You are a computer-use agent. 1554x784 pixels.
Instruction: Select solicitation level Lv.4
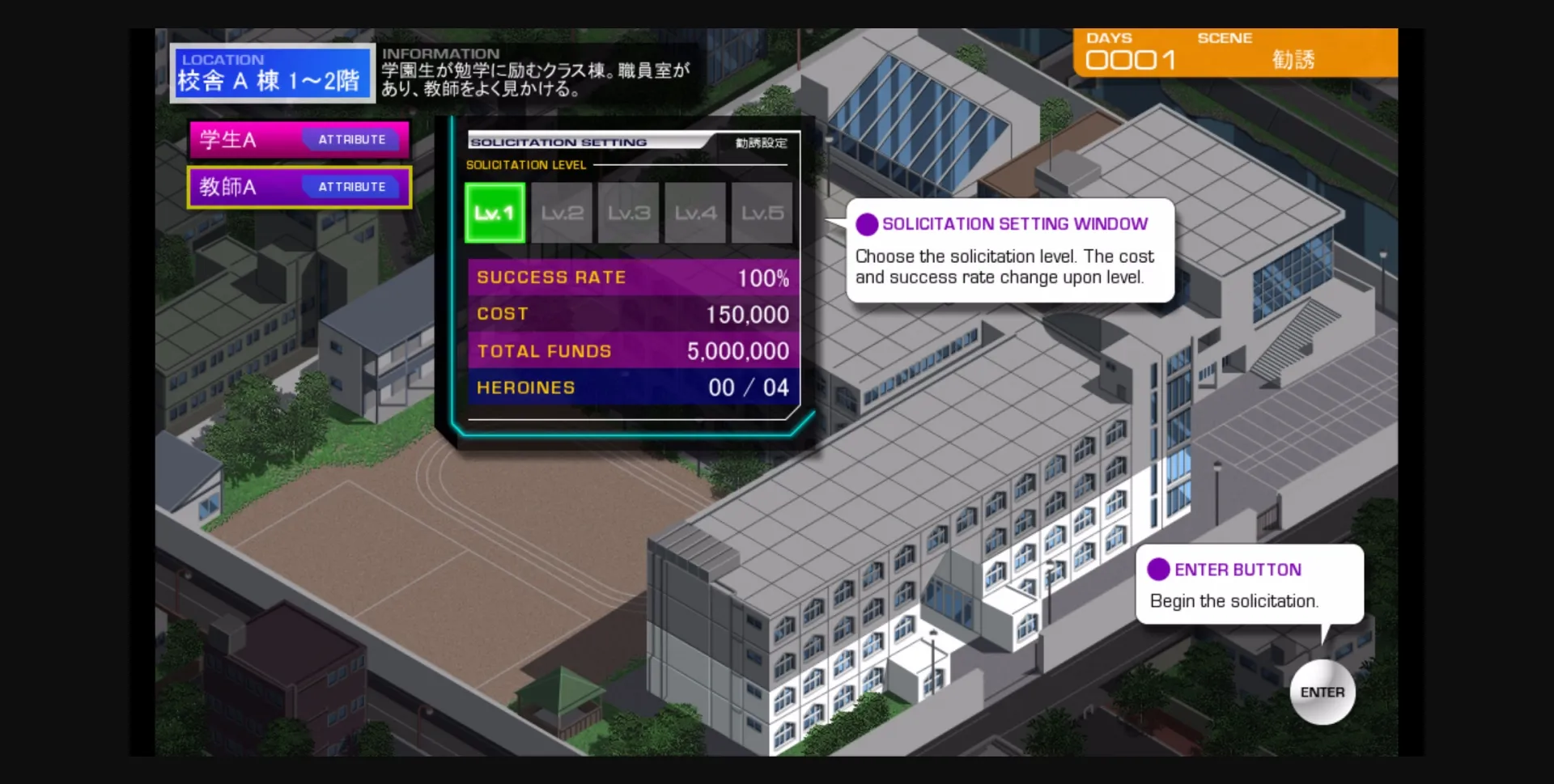pos(694,212)
